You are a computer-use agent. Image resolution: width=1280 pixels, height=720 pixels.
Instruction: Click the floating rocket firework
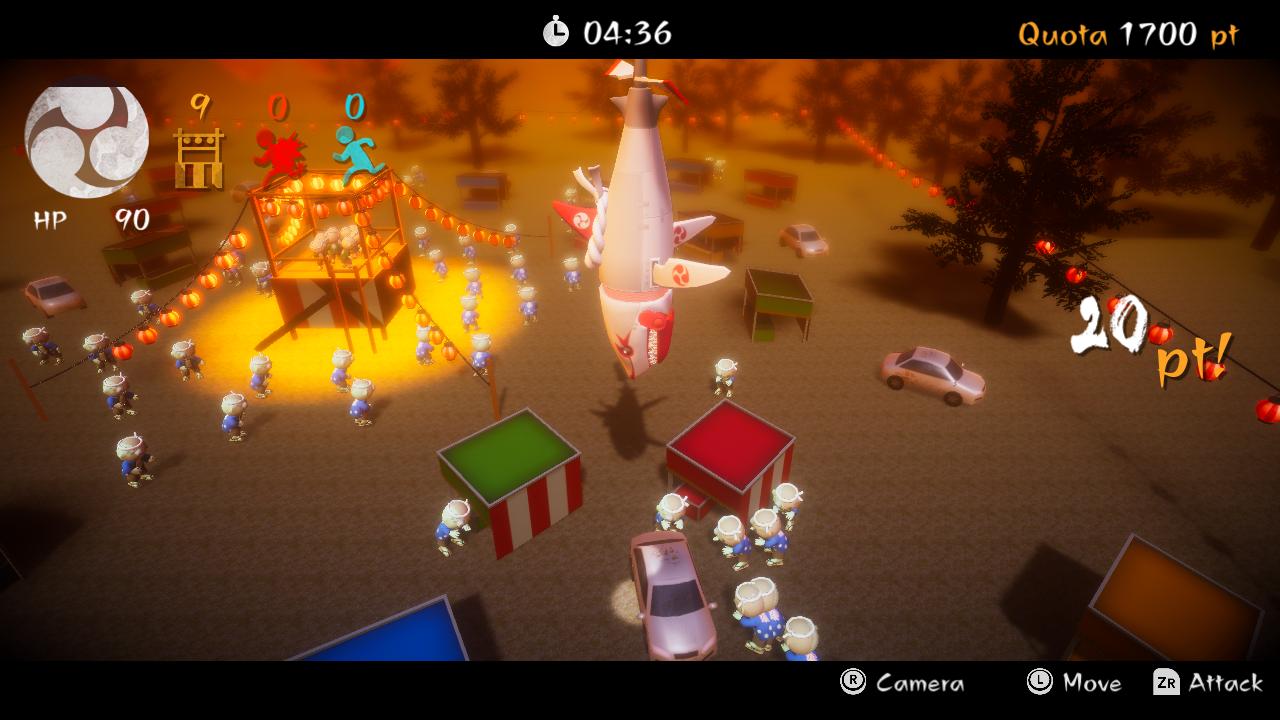638,230
